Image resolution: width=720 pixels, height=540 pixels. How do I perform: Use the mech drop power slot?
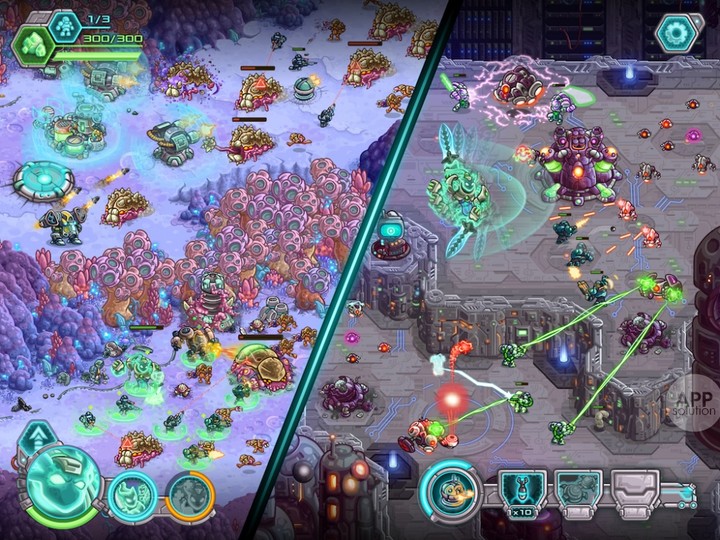click(578, 492)
